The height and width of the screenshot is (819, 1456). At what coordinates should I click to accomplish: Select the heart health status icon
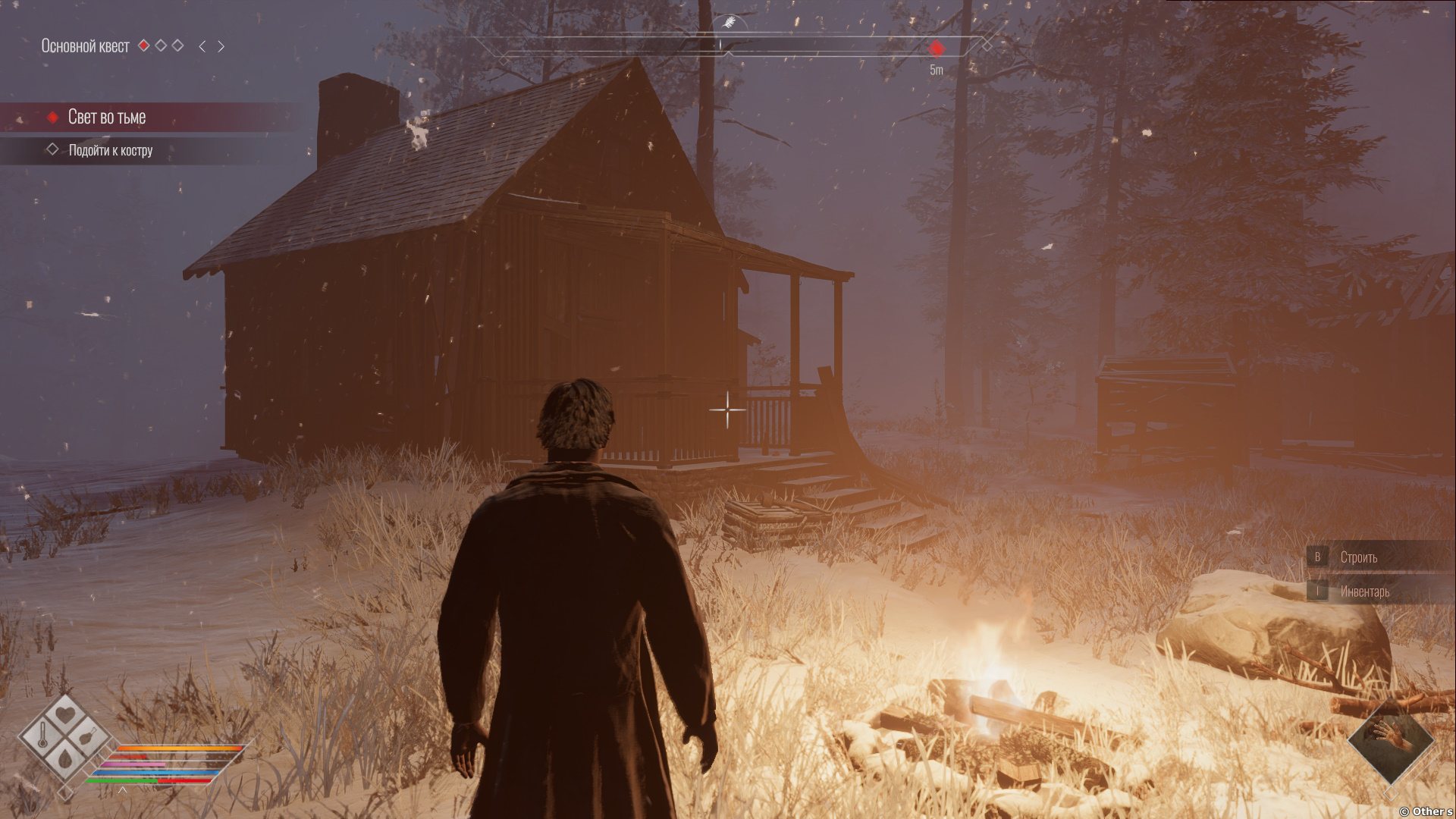[67, 714]
